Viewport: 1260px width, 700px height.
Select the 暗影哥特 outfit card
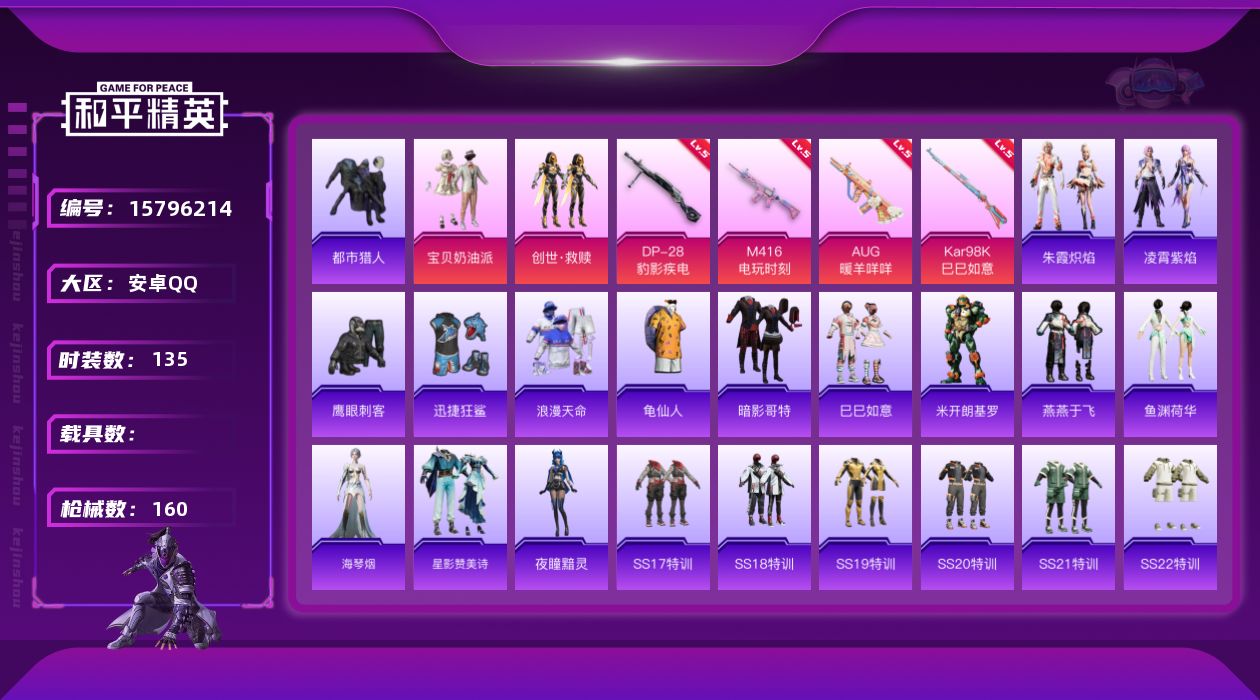click(x=764, y=364)
